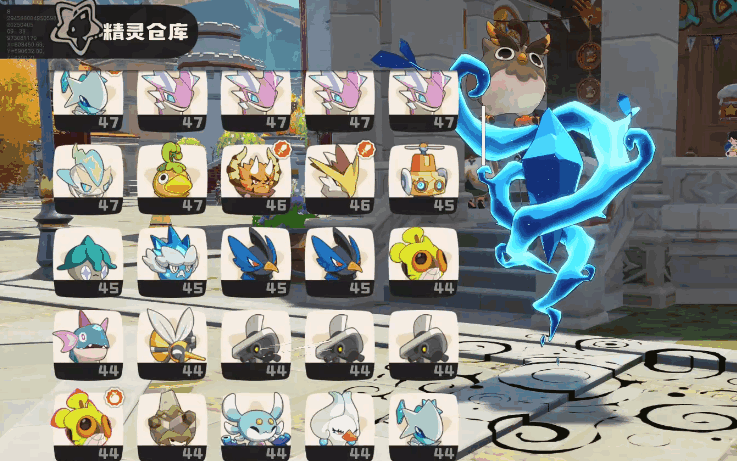
Task: Pick the white duck-like bird creature
Action: click(340, 423)
